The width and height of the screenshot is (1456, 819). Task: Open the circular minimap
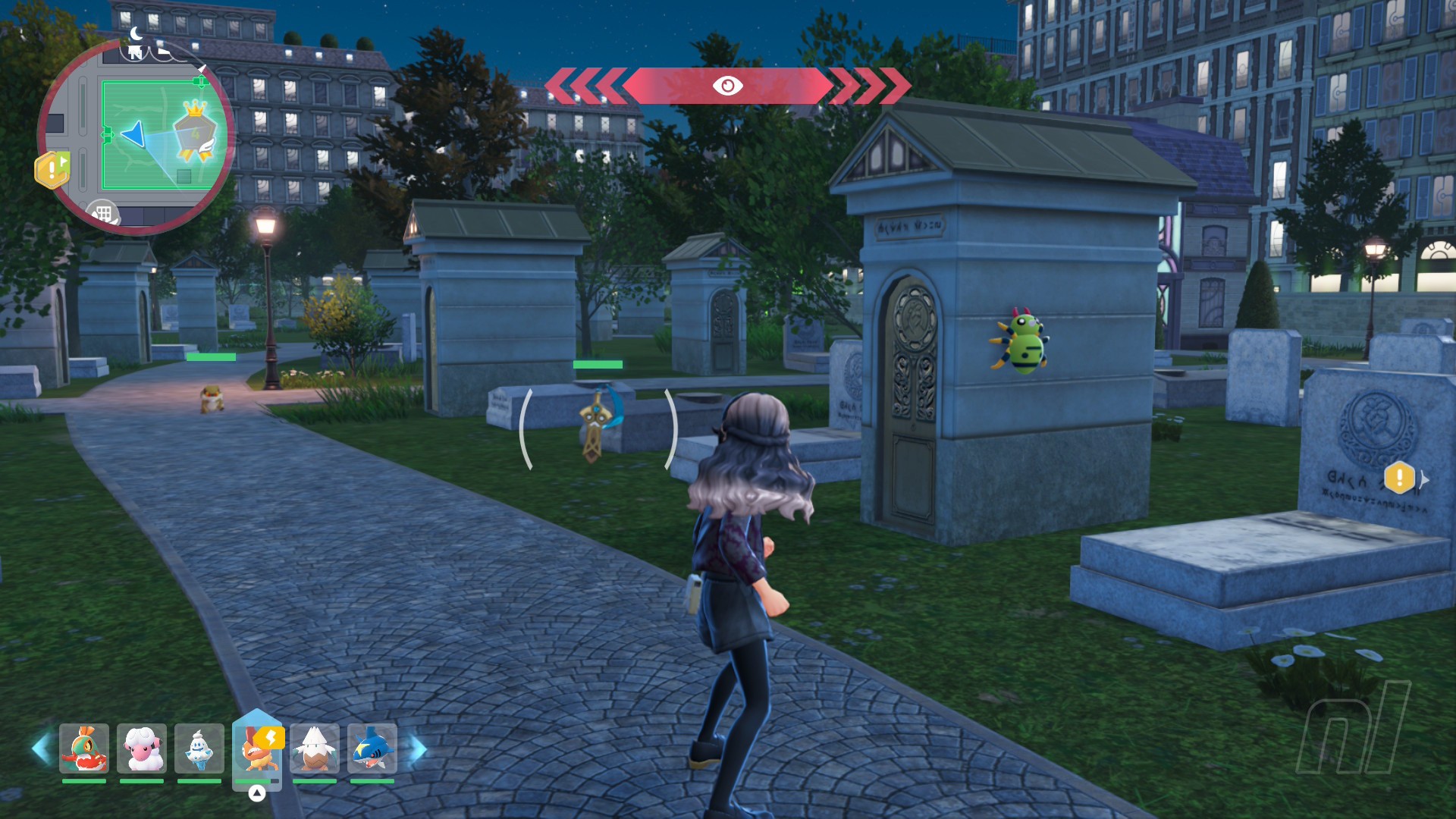click(x=136, y=136)
